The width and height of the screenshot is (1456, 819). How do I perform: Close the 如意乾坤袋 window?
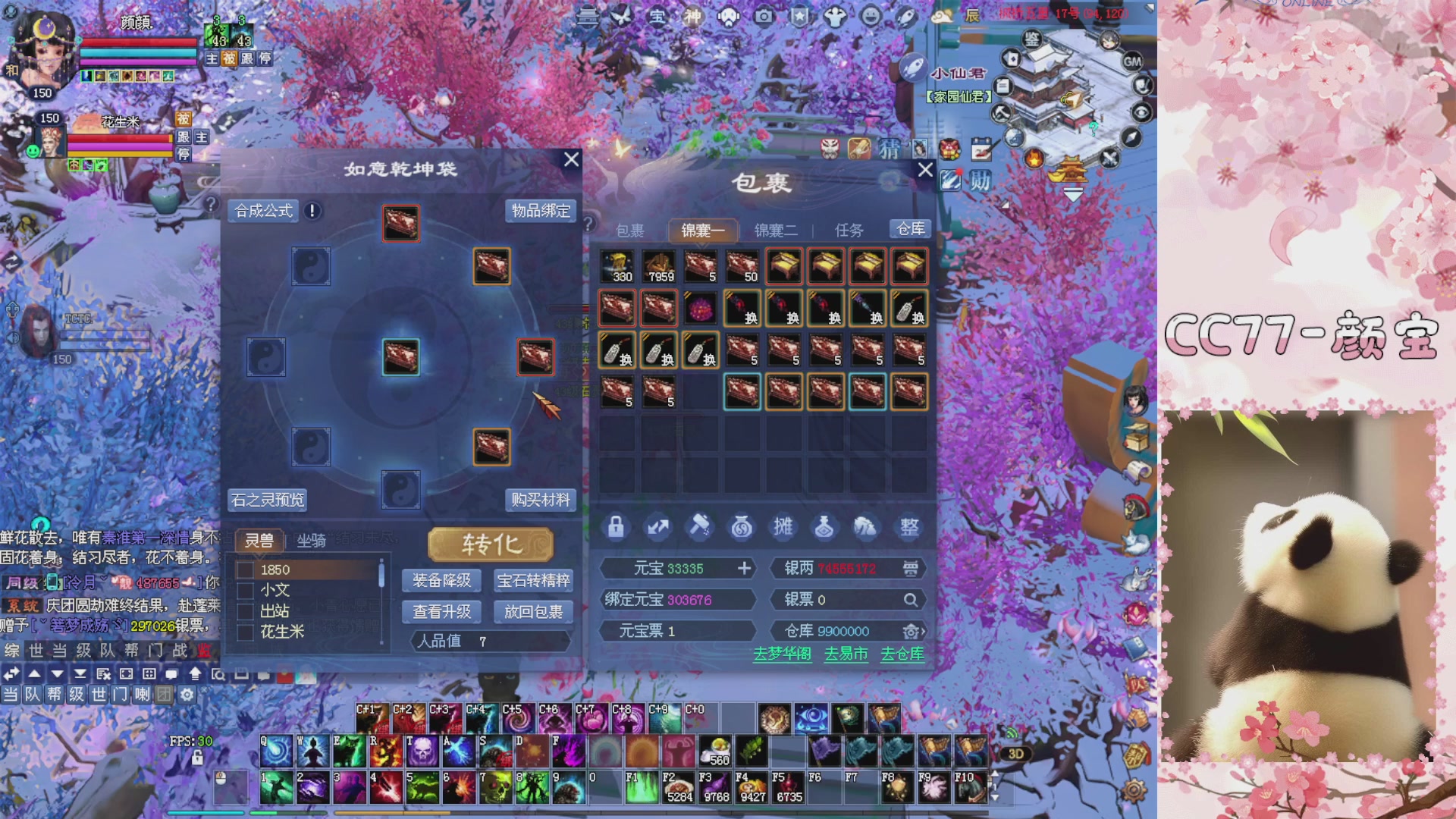pos(571,159)
